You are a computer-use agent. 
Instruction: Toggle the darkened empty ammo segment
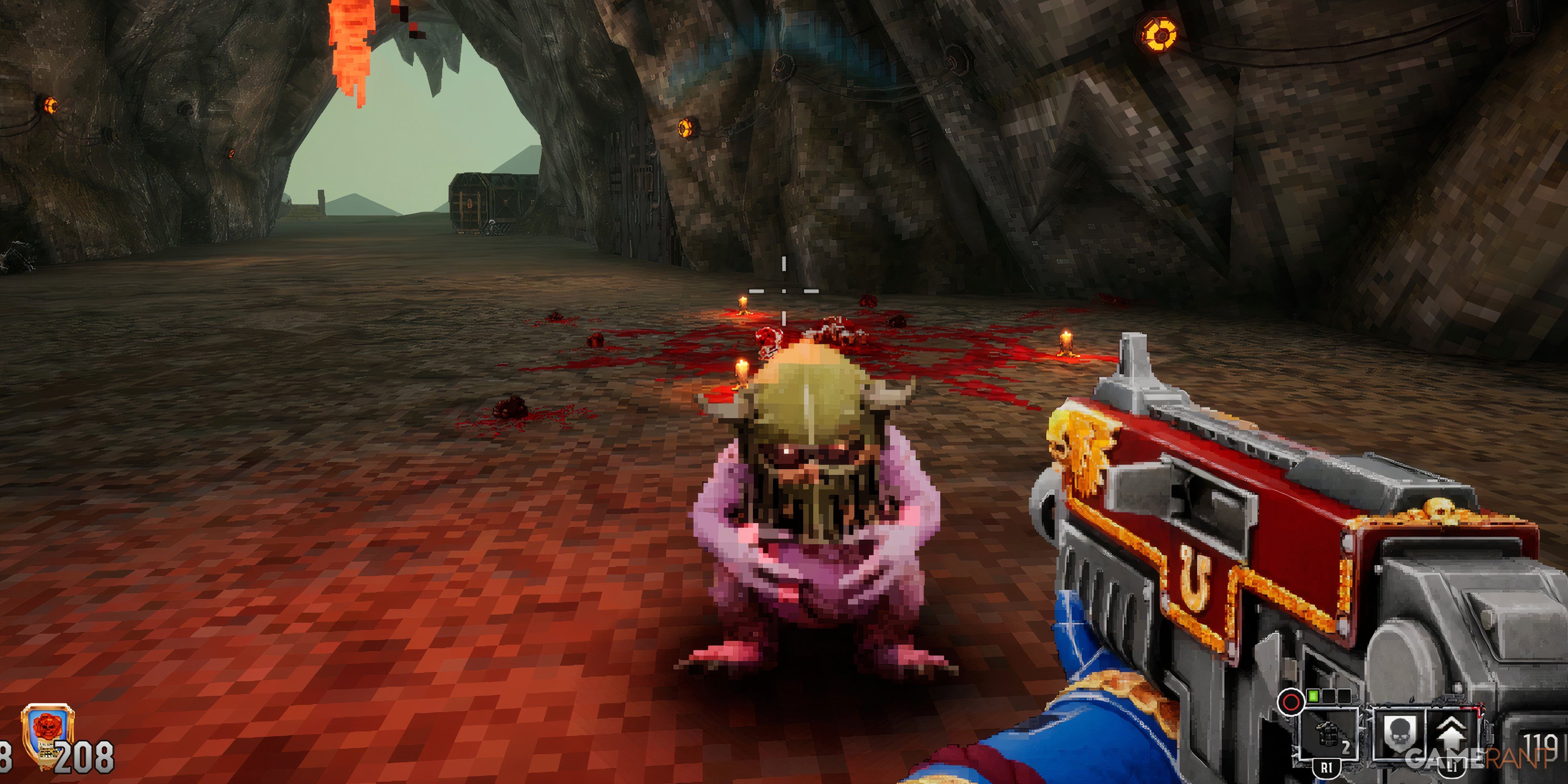(1345, 697)
